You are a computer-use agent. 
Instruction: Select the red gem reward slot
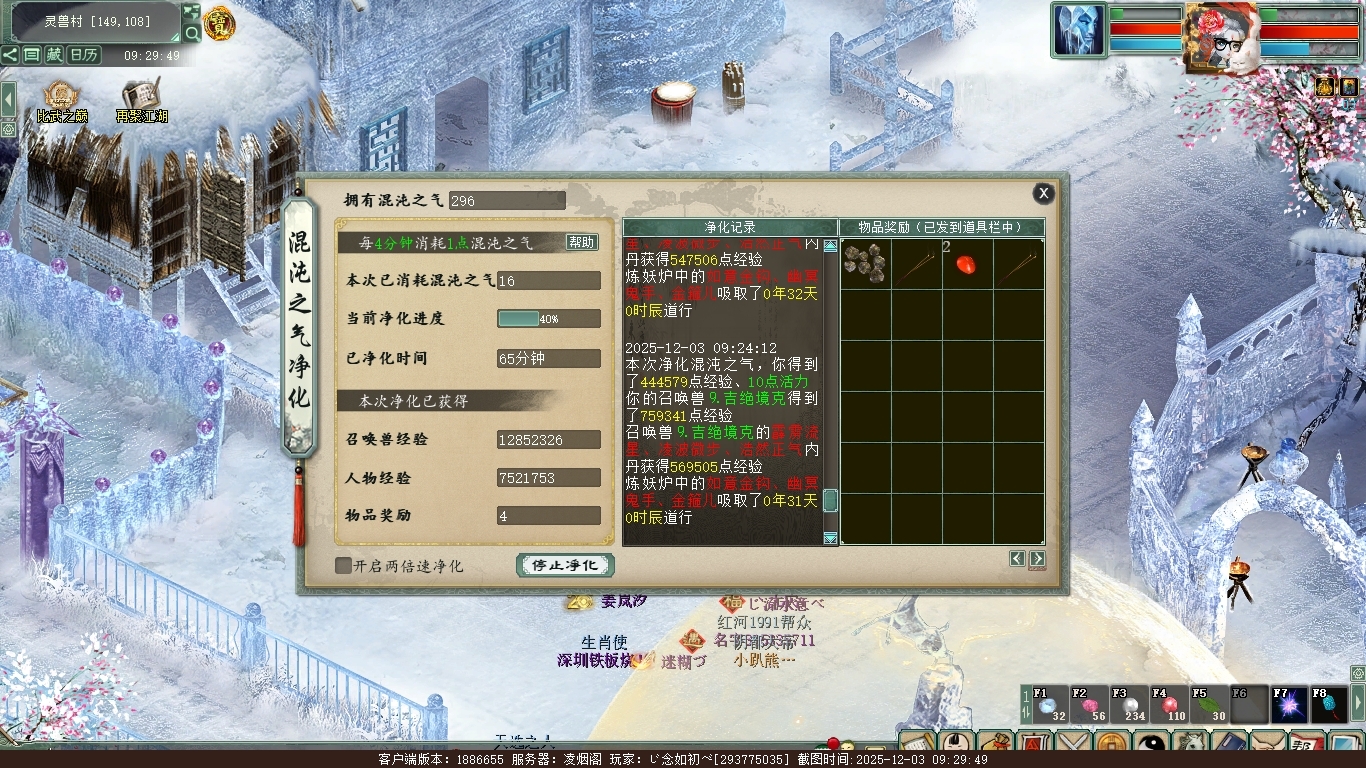coord(967,264)
